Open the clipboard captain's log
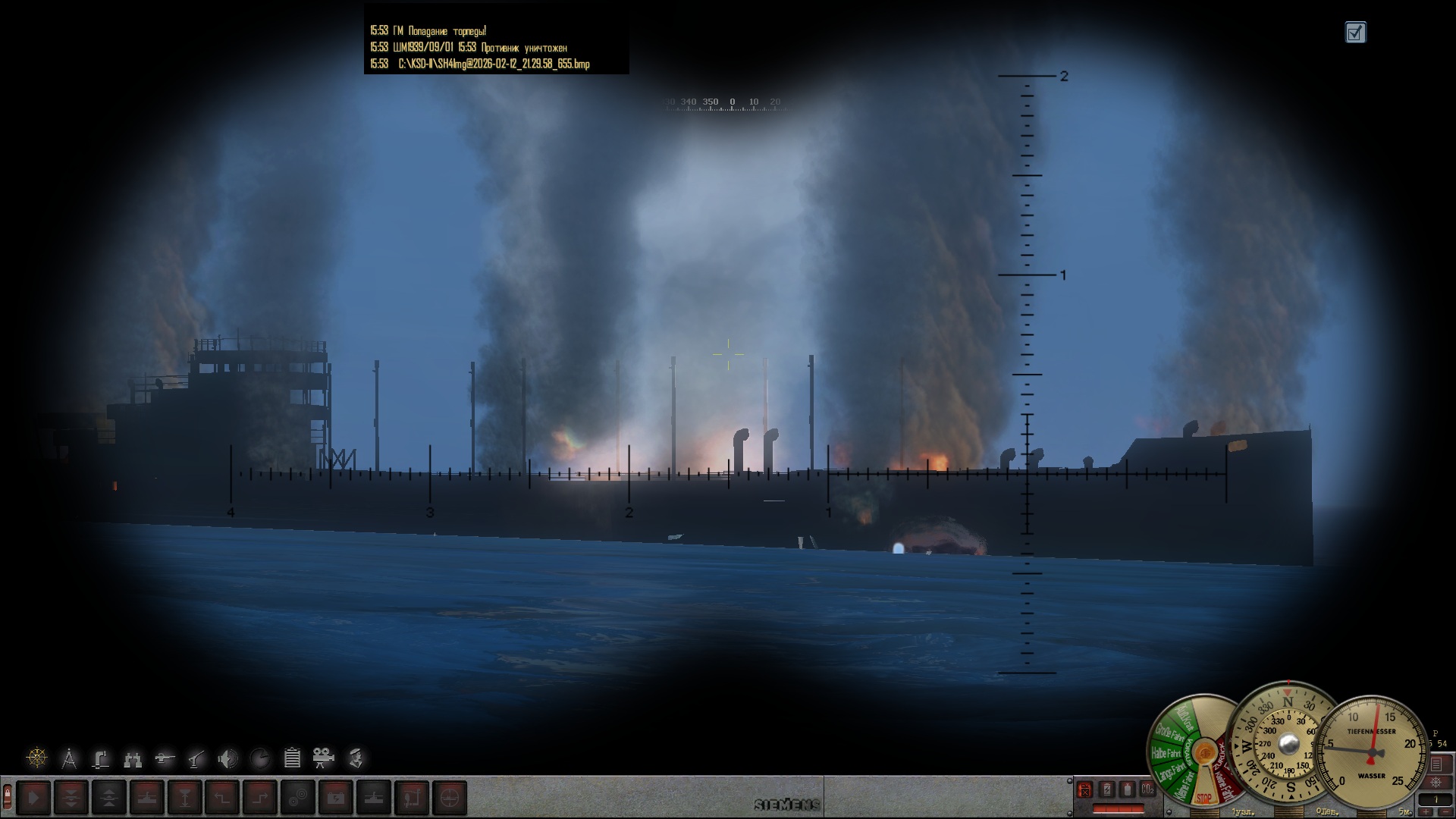 (292, 758)
